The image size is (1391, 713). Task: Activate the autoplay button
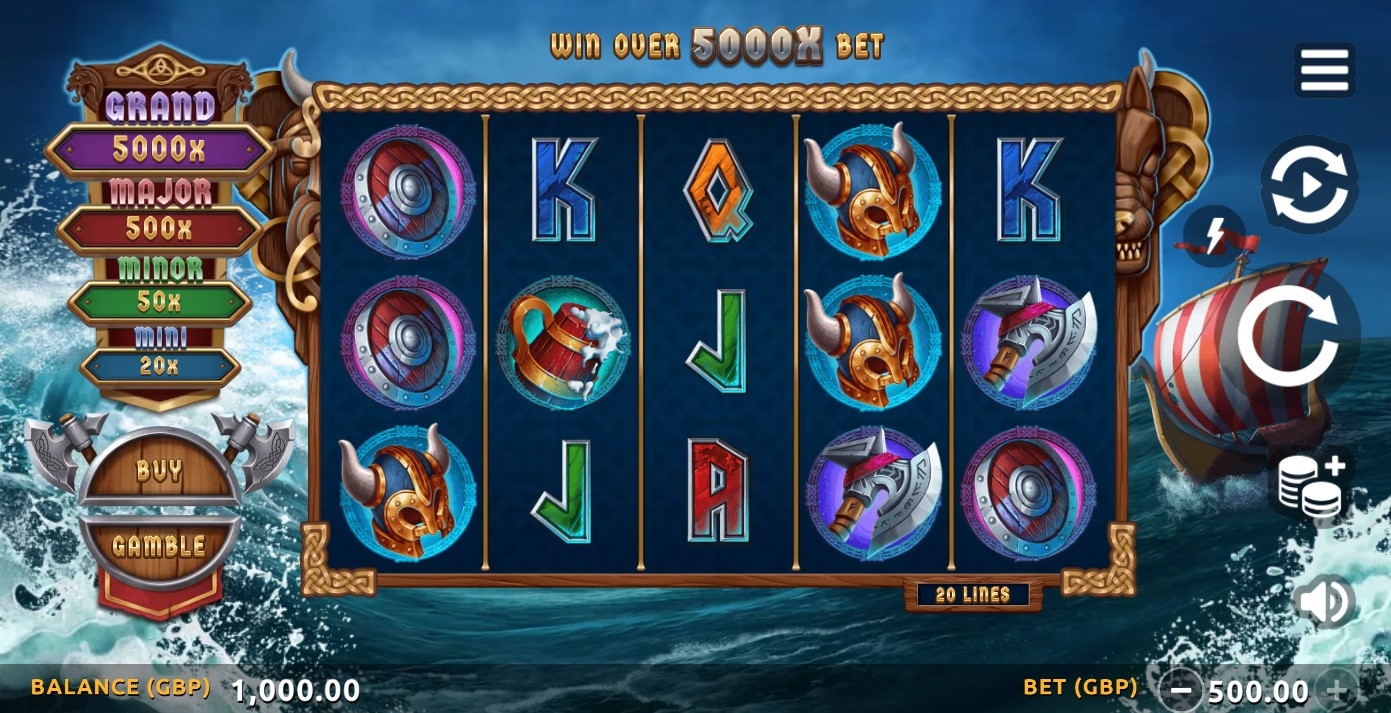1309,185
